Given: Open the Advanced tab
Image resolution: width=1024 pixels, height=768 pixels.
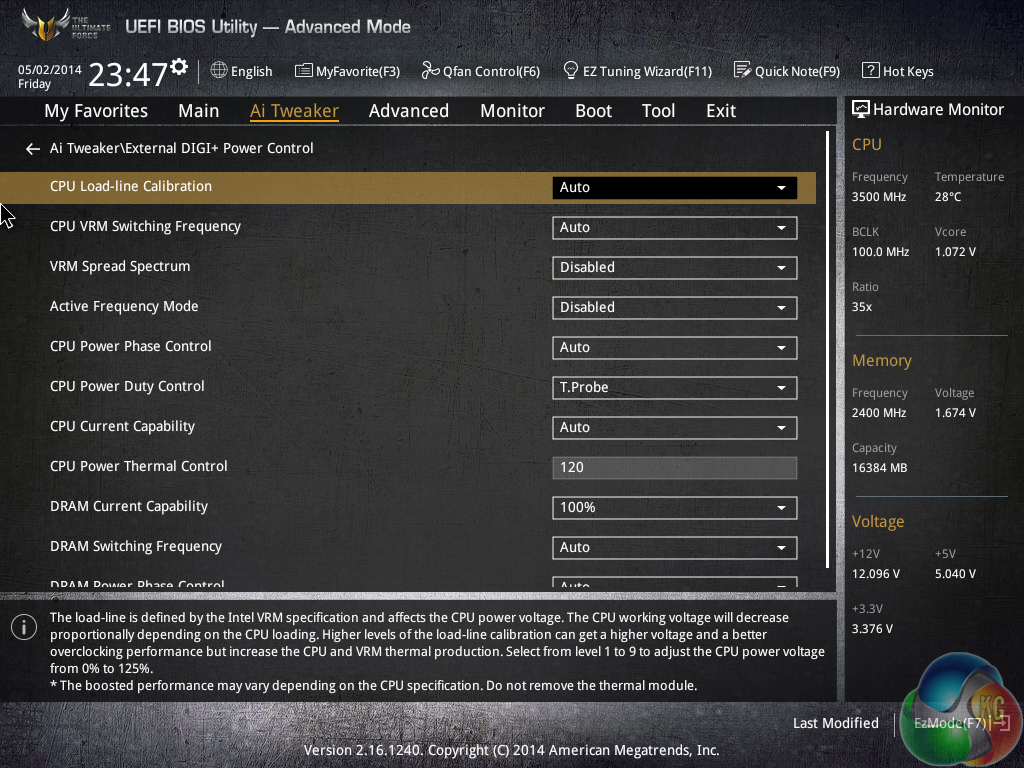Looking at the screenshot, I should 408,111.
